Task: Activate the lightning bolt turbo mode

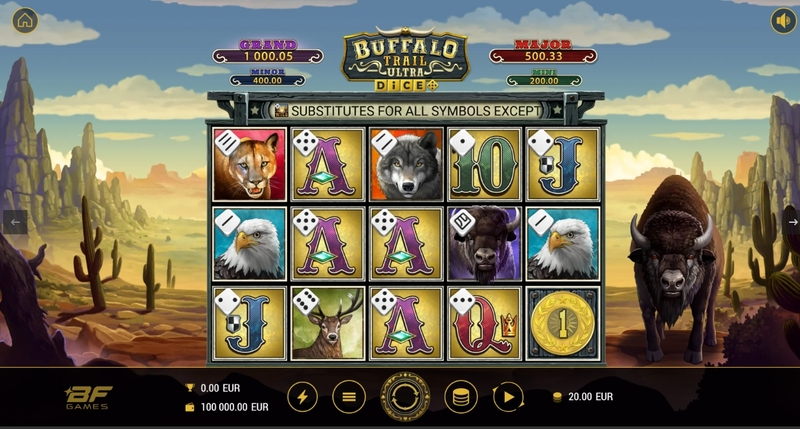Action: tap(303, 397)
